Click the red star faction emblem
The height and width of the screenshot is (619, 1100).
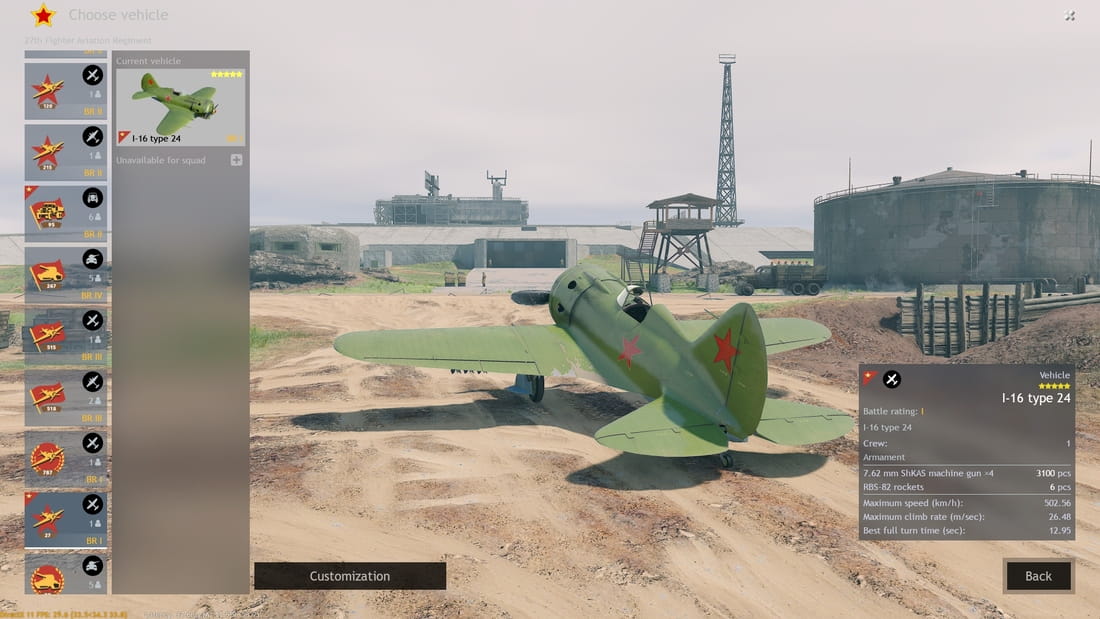click(x=43, y=15)
